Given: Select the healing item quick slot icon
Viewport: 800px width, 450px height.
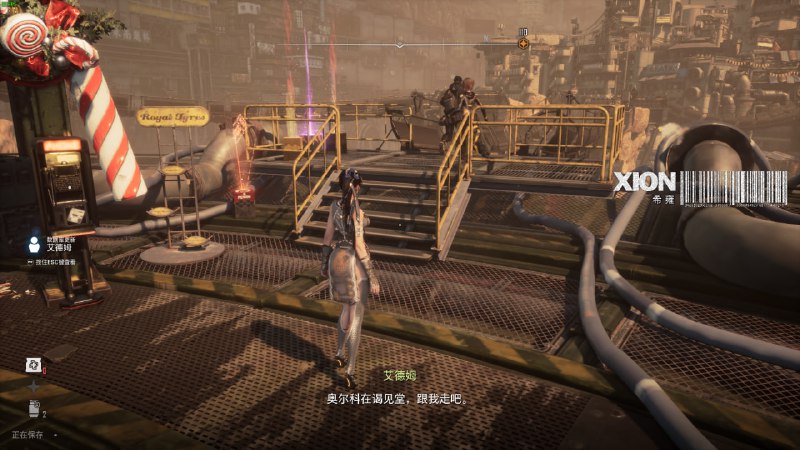Looking at the screenshot, I should tap(33, 365).
